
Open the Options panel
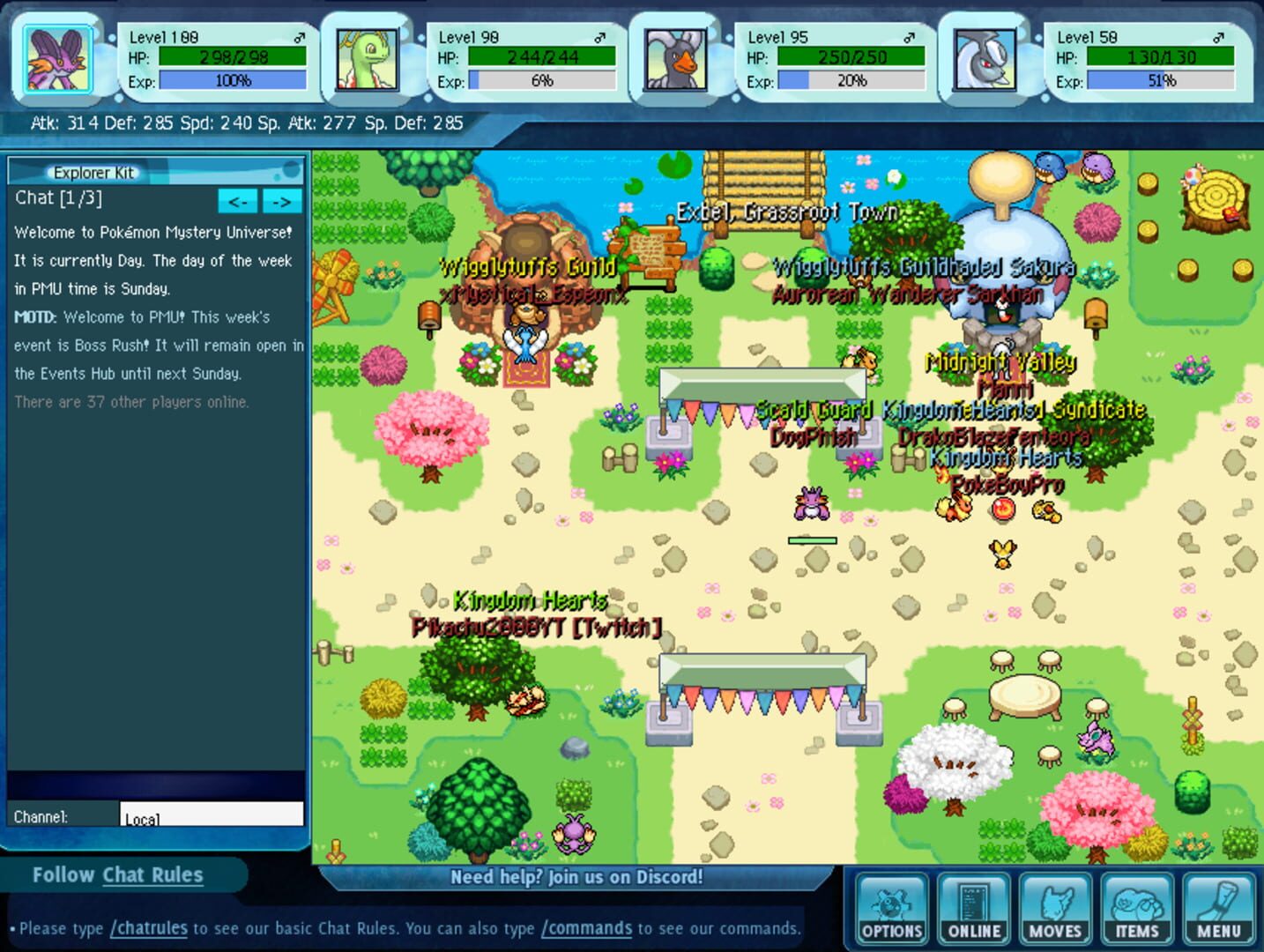tap(891, 909)
